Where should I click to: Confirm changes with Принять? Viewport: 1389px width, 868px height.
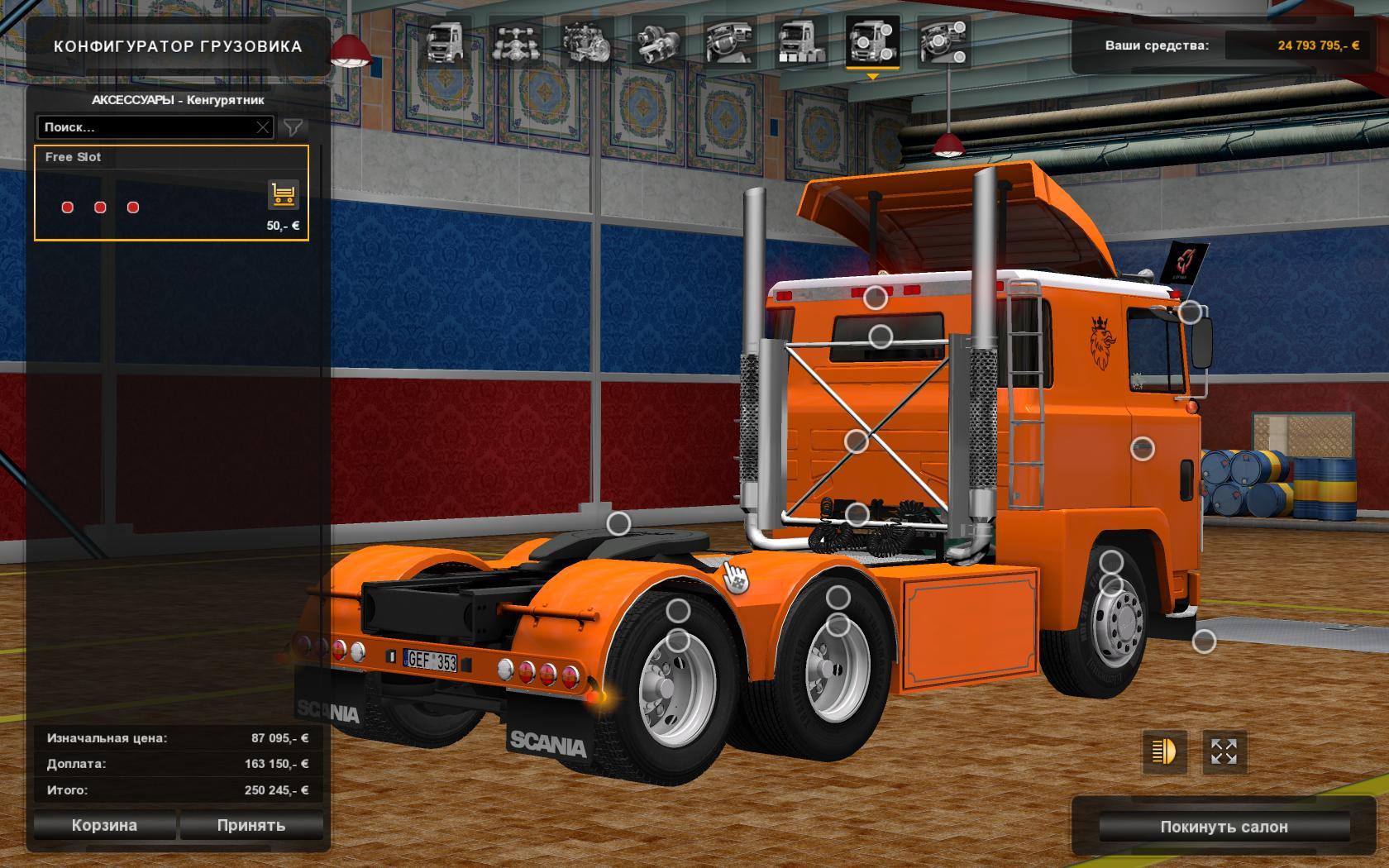[251, 825]
